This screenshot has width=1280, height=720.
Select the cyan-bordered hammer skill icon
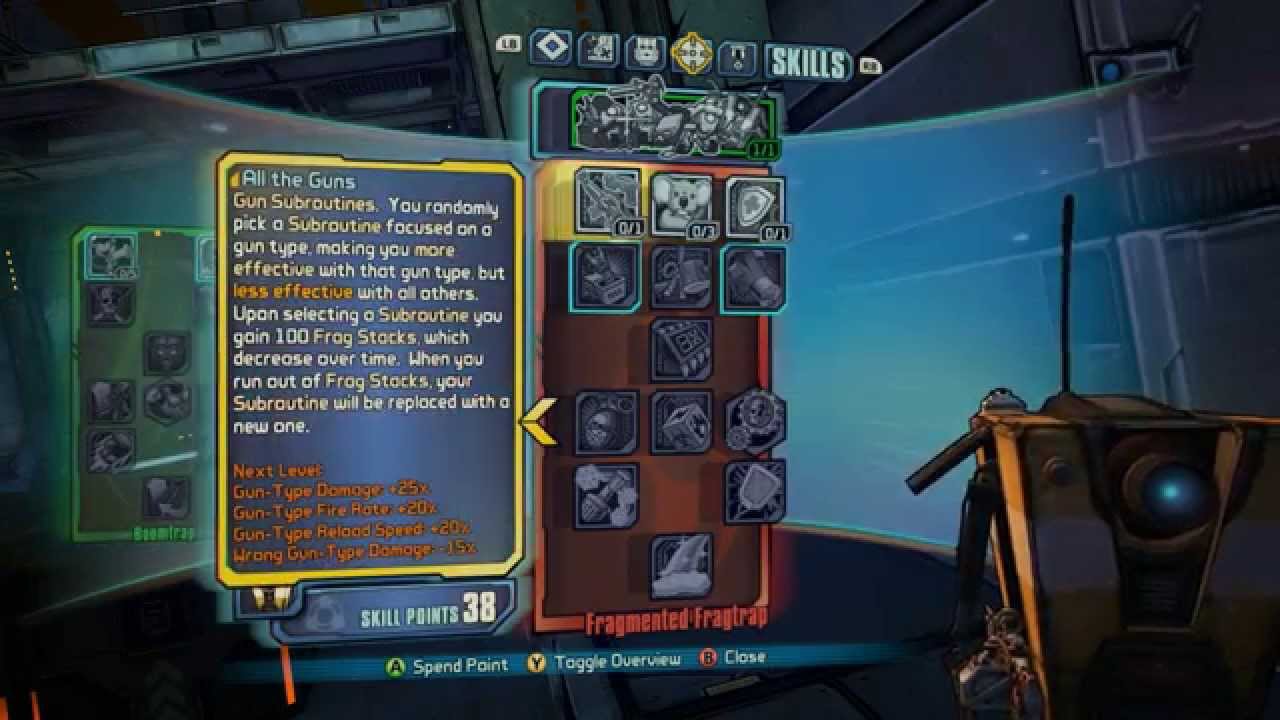[753, 277]
